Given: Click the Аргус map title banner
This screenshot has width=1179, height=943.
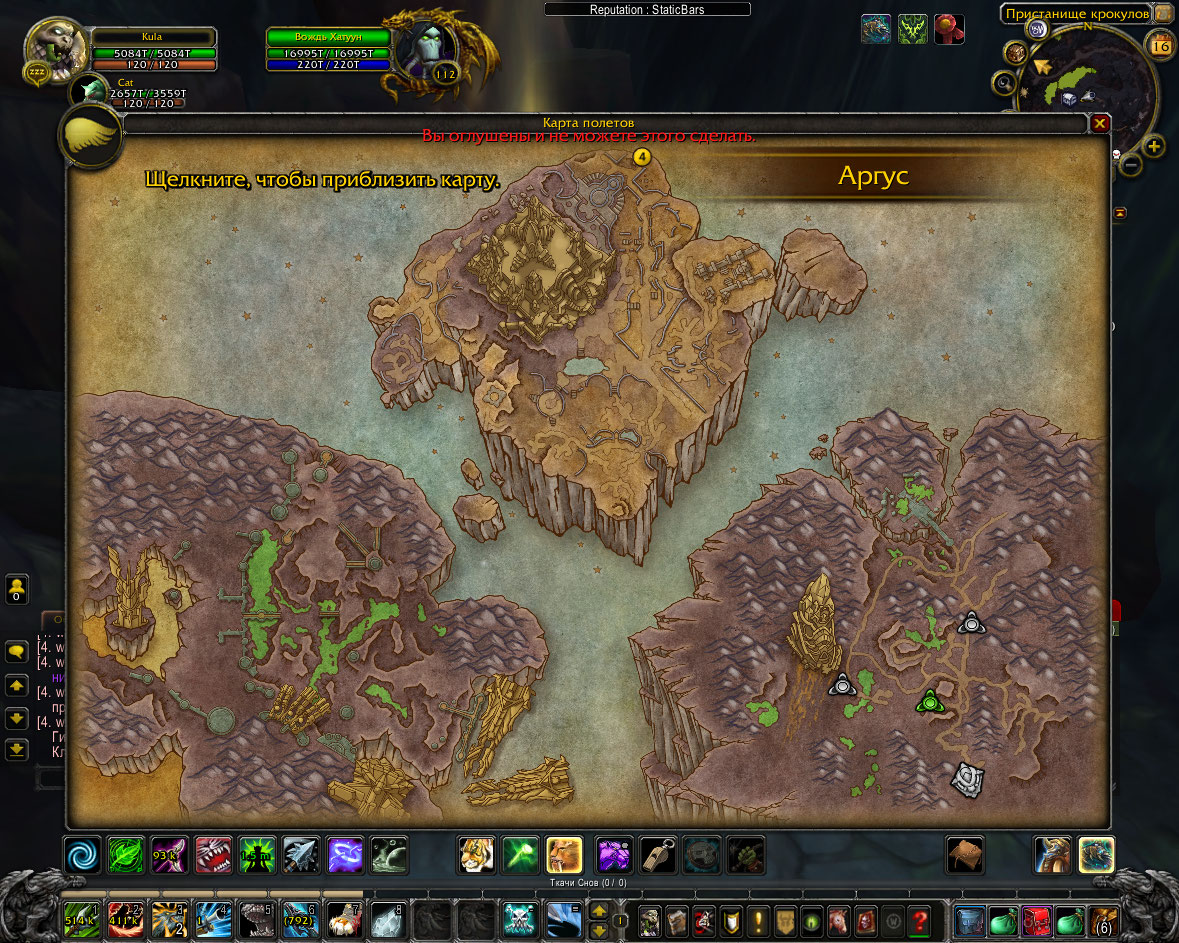Looking at the screenshot, I should pos(874,177).
